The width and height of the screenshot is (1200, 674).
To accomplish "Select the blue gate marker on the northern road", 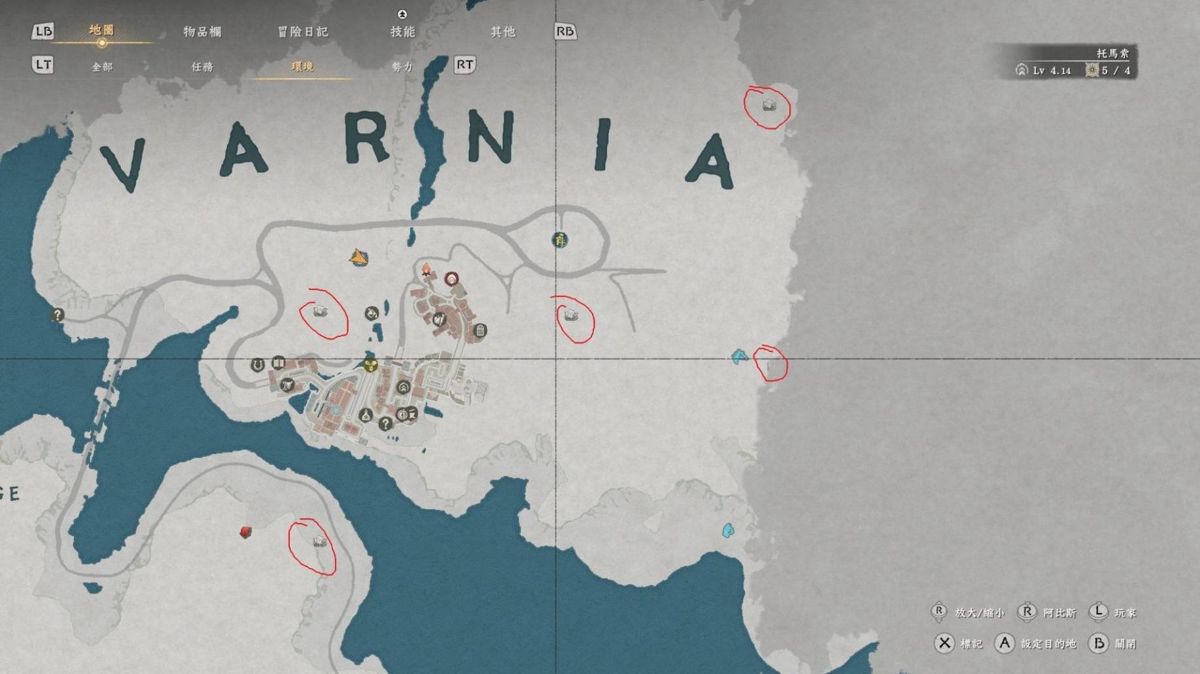I will pyautogui.click(x=559, y=239).
